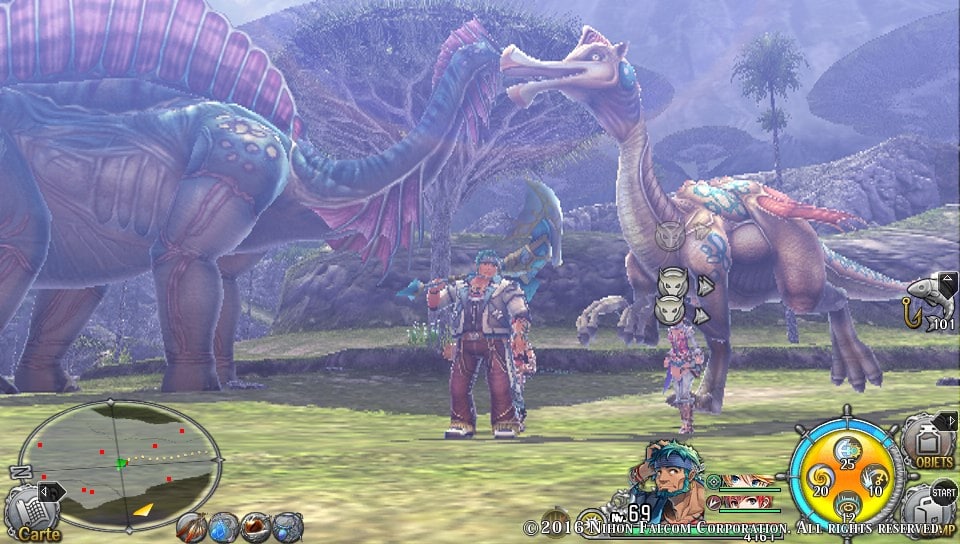Open the camp backpack menu
This screenshot has height=544, width=960.
[x=930, y=510]
